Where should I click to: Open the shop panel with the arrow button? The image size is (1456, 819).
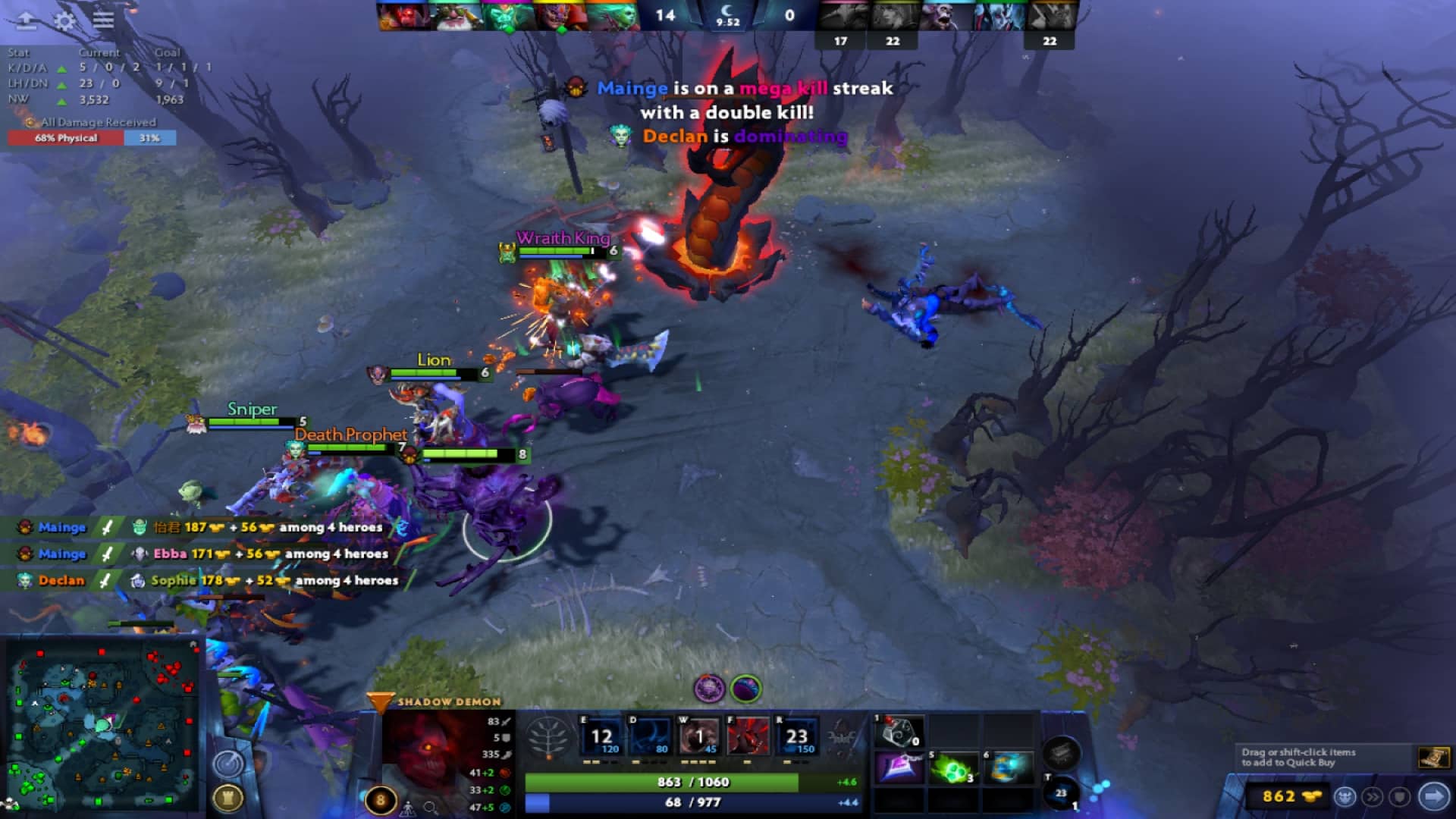1433,795
